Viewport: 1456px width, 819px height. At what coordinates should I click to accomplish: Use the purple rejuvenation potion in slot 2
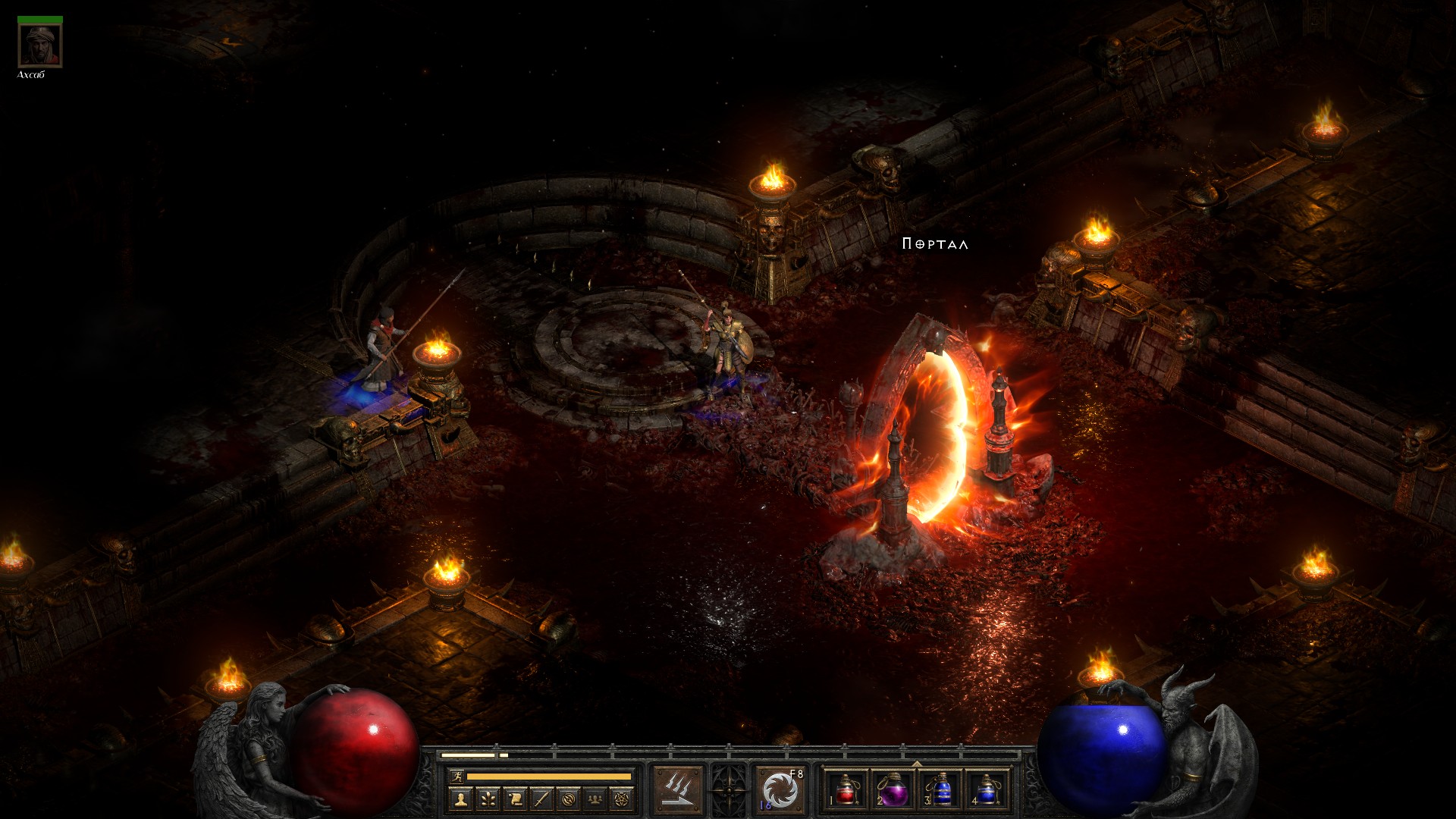(x=893, y=790)
